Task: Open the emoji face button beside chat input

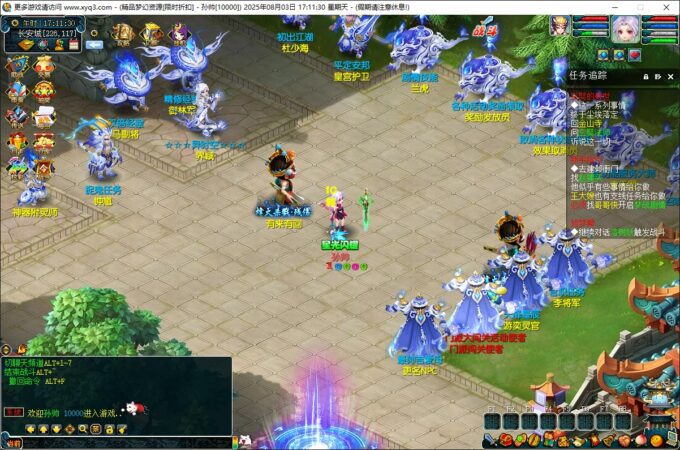Action: tap(244, 441)
